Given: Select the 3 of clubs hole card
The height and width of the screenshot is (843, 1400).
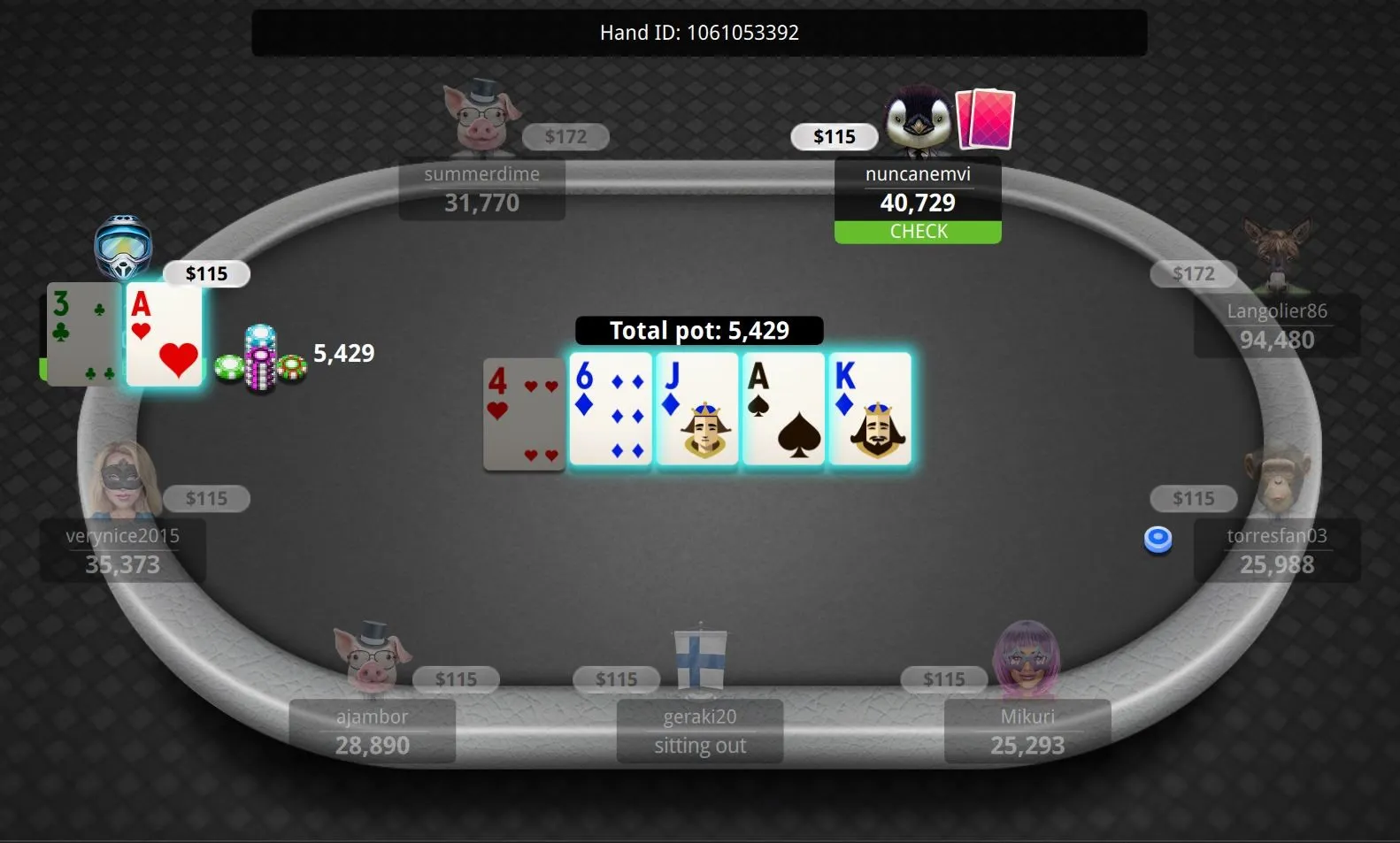Looking at the screenshot, I should pyautogui.click(x=81, y=334).
